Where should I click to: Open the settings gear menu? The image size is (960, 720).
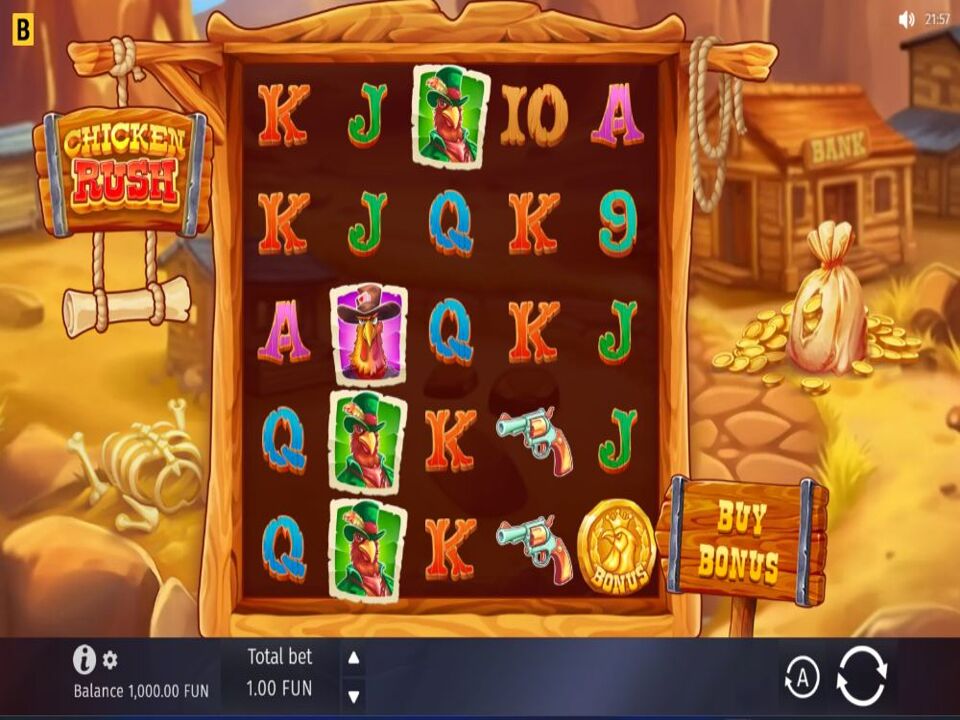coord(110,660)
